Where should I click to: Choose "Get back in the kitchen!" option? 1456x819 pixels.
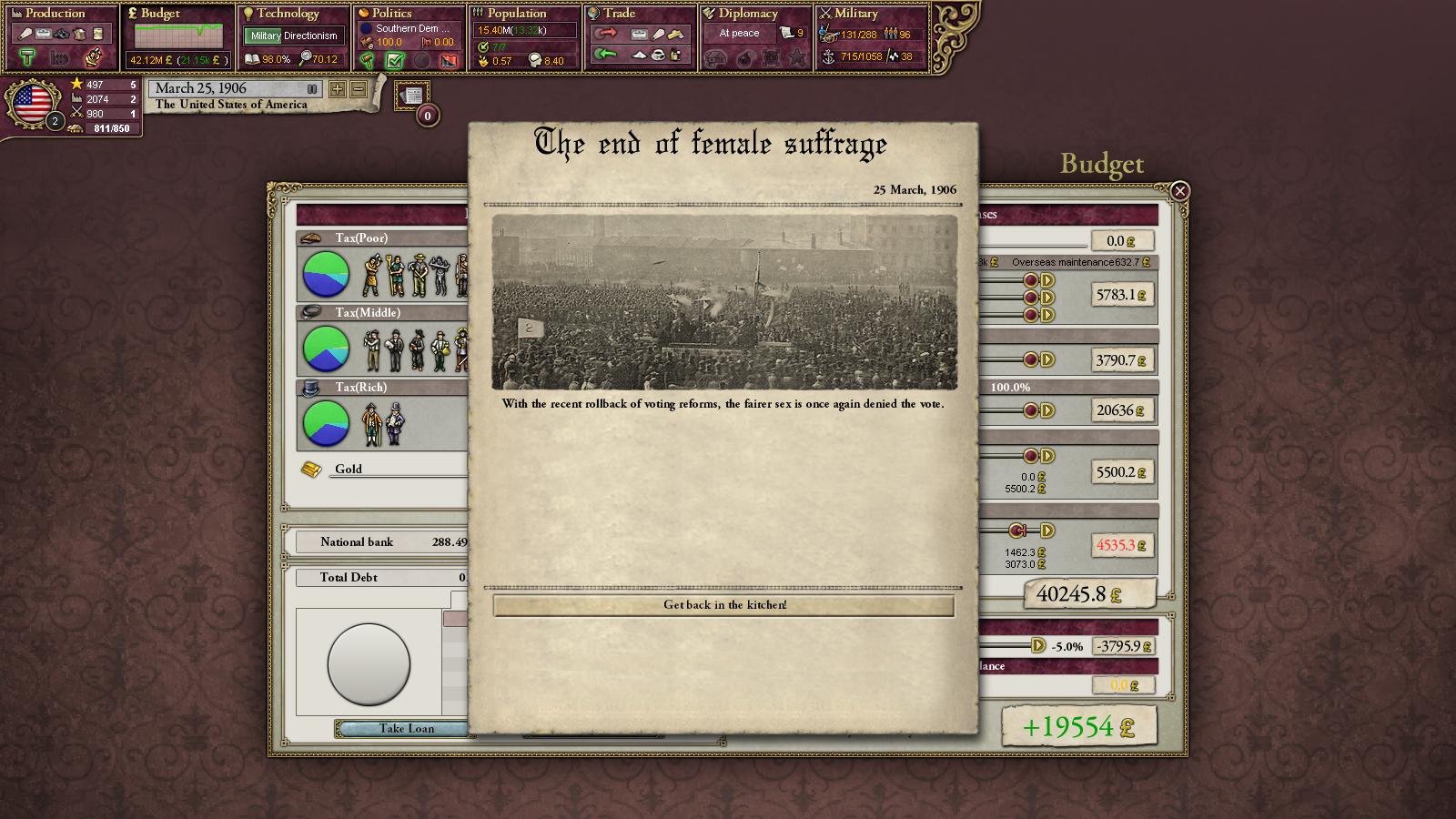pyautogui.click(x=723, y=605)
